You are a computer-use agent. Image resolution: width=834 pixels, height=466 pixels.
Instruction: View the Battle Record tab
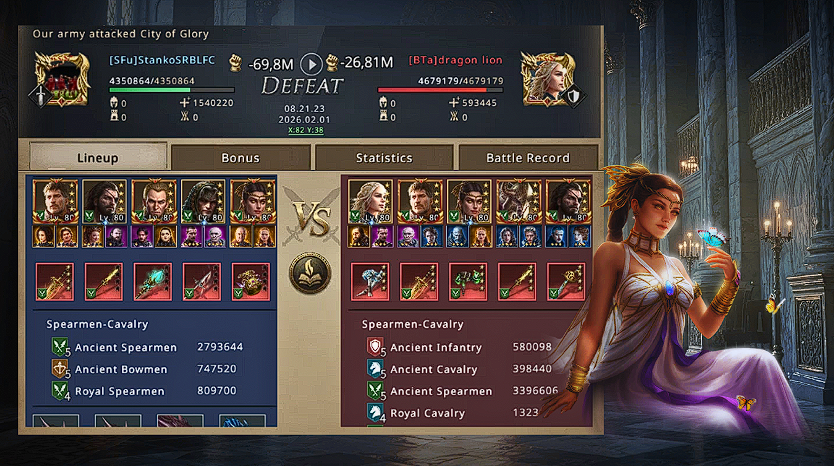pos(527,157)
